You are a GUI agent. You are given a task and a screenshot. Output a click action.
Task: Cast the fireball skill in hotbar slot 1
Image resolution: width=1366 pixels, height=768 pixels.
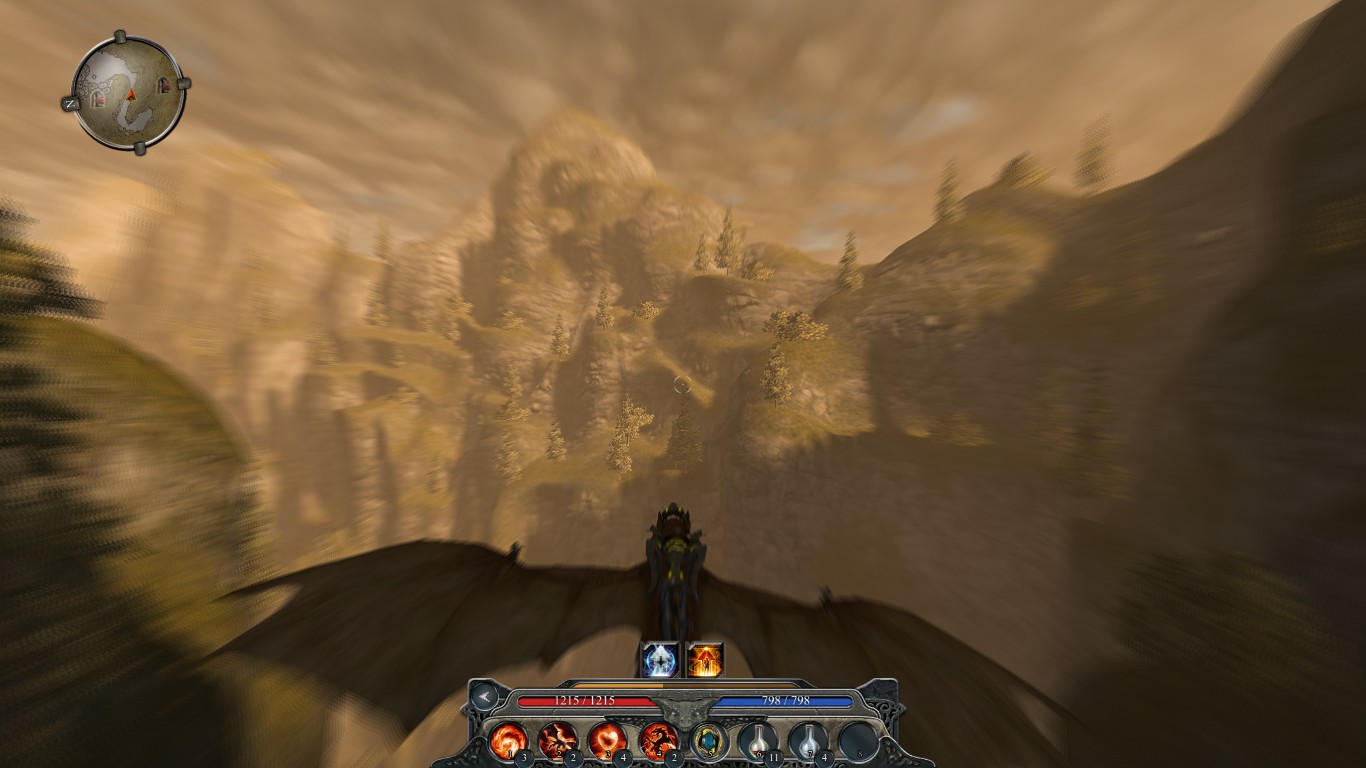coord(511,740)
